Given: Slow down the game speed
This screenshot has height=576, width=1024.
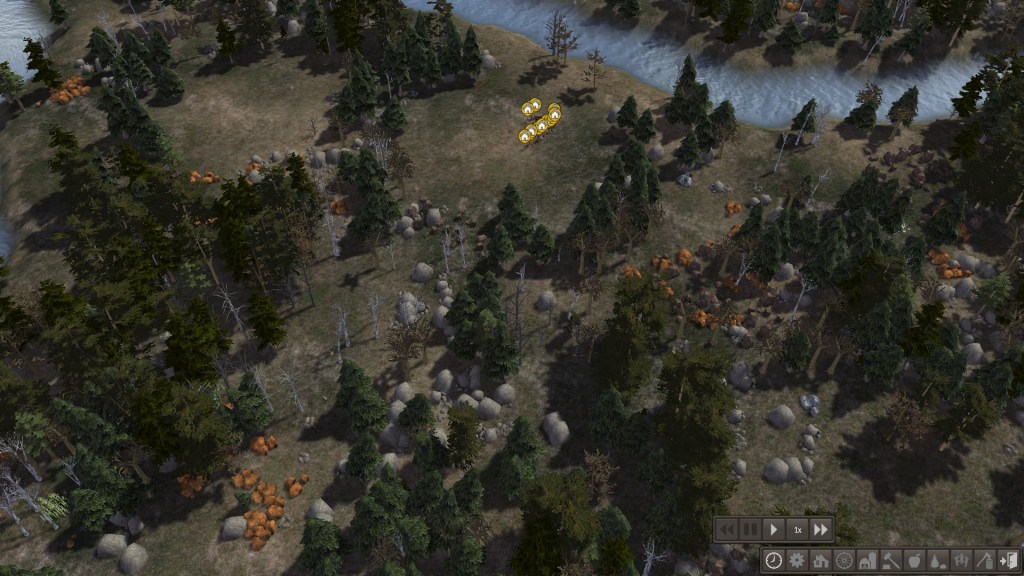Looking at the screenshot, I should (x=727, y=529).
